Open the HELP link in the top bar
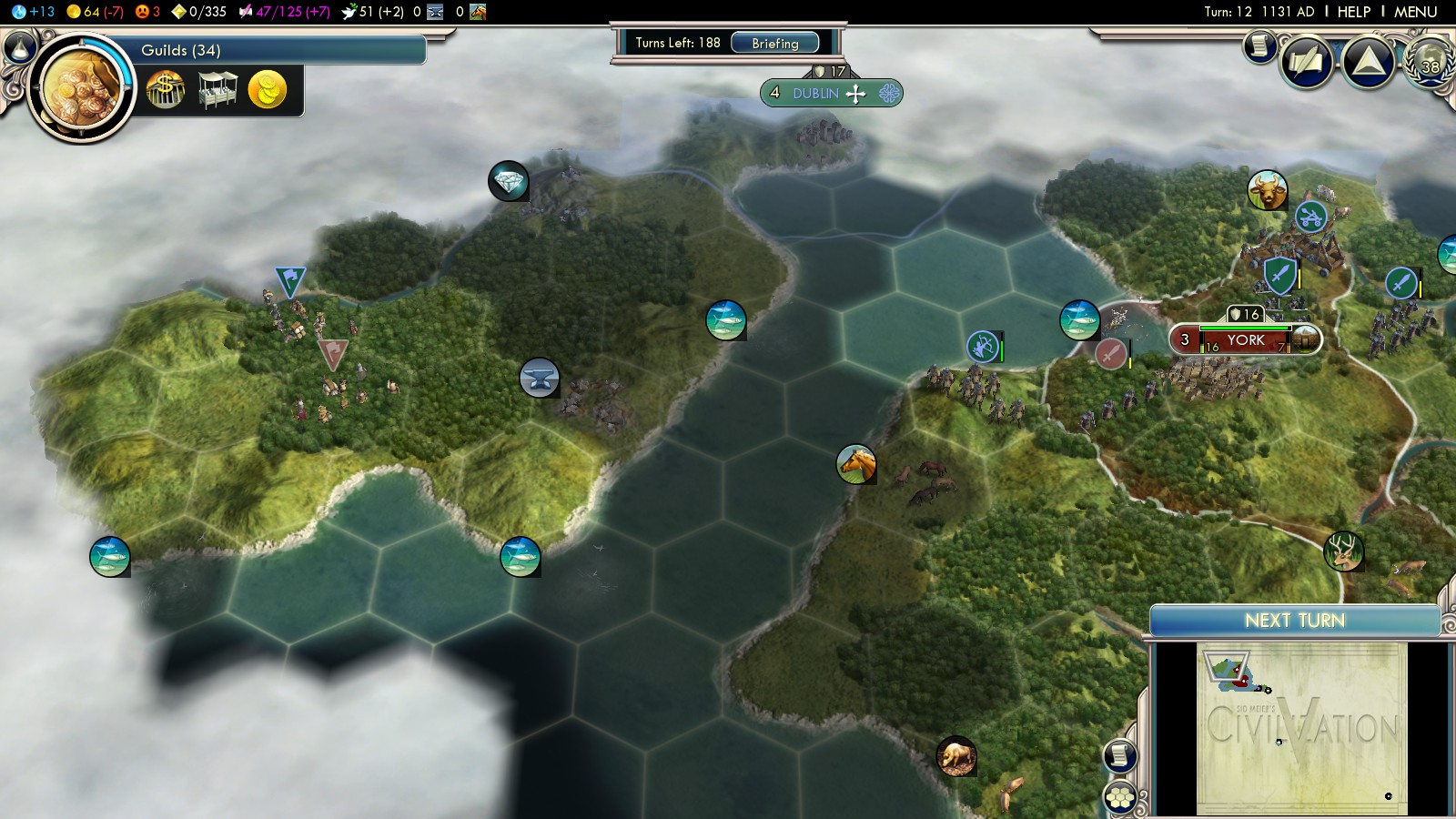1456x819 pixels. [1353, 12]
